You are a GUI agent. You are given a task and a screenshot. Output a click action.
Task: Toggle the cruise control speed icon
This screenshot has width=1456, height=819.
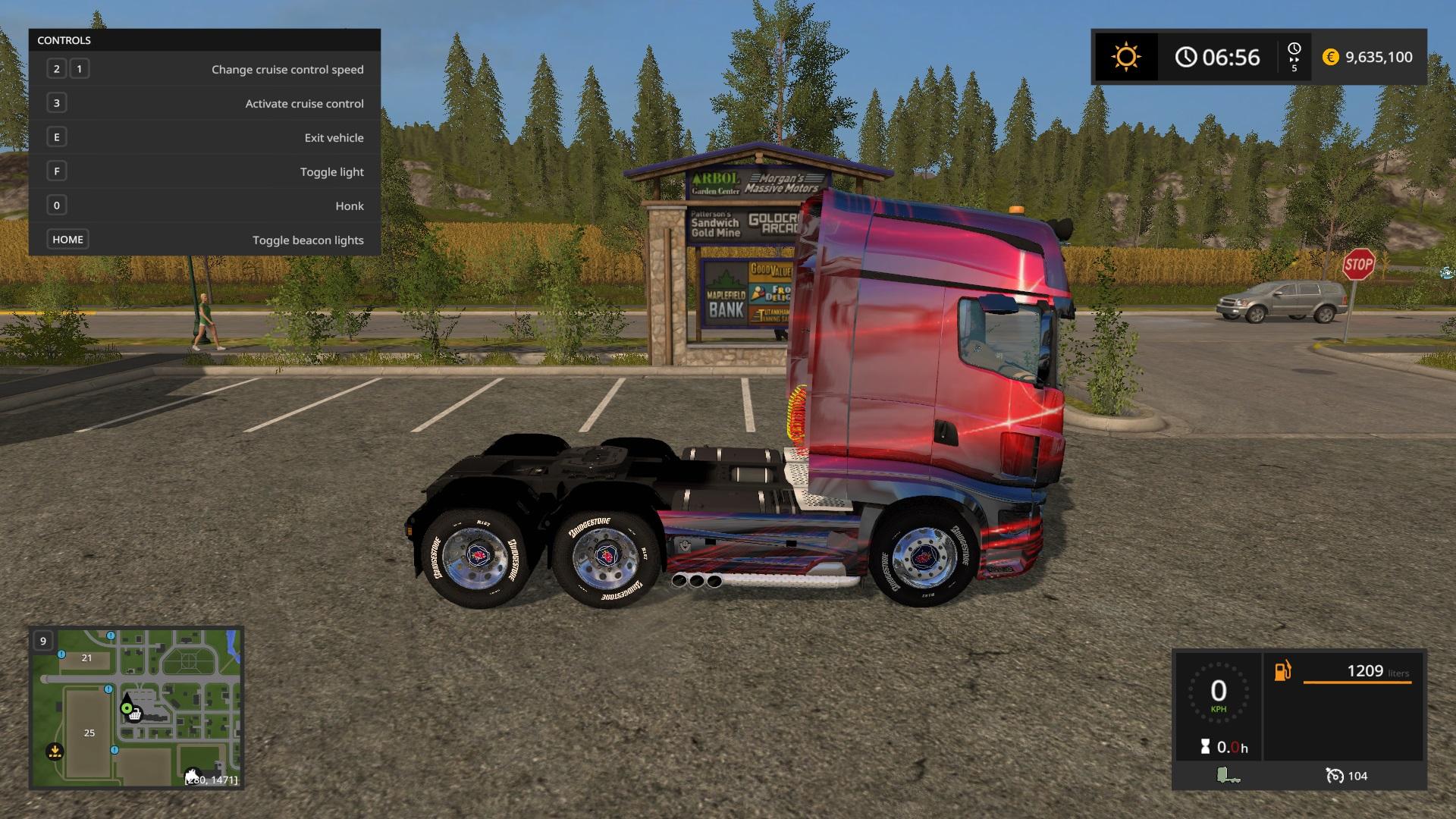(x=1335, y=775)
